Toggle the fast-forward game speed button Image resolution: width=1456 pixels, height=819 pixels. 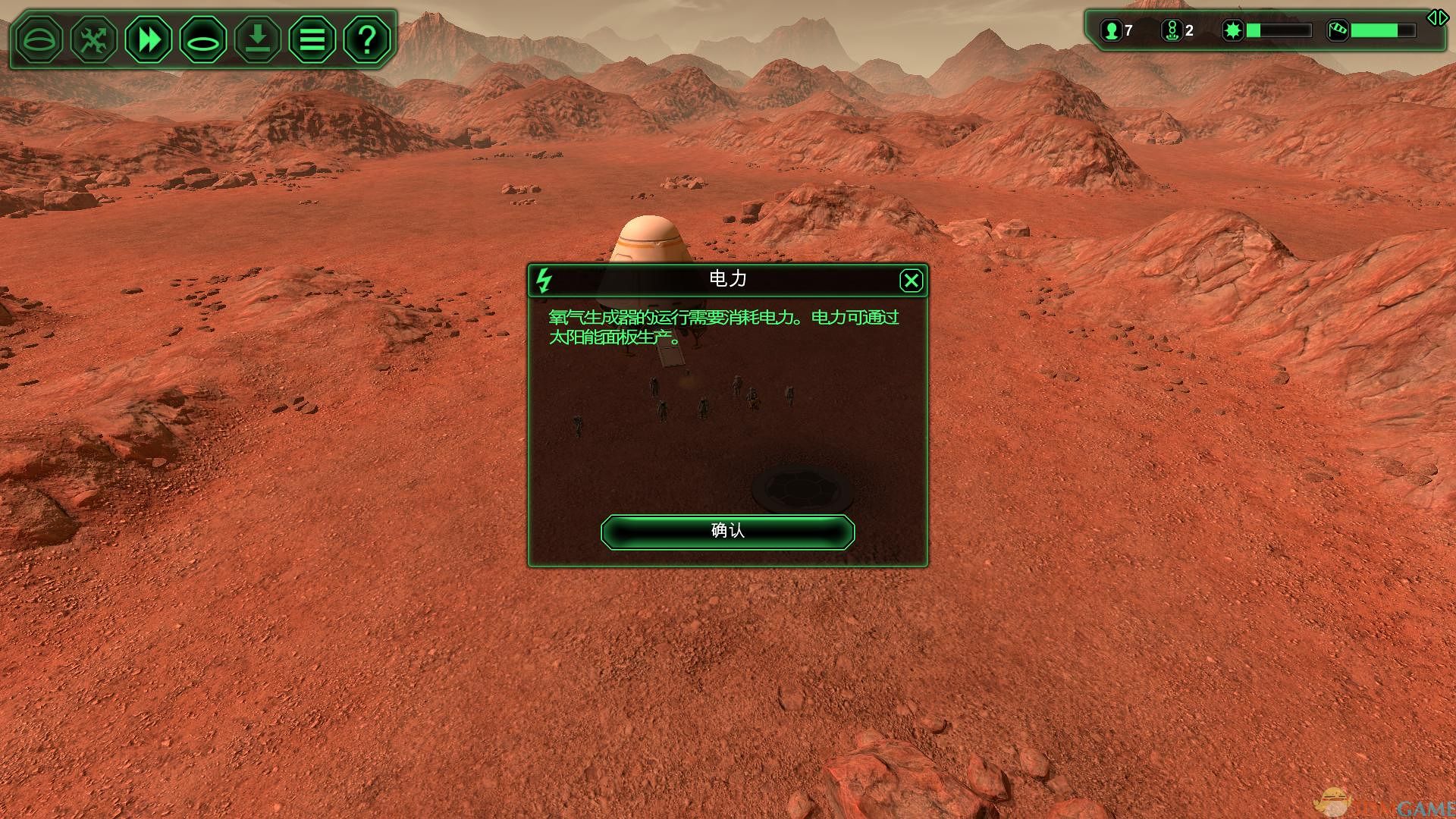pyautogui.click(x=149, y=39)
